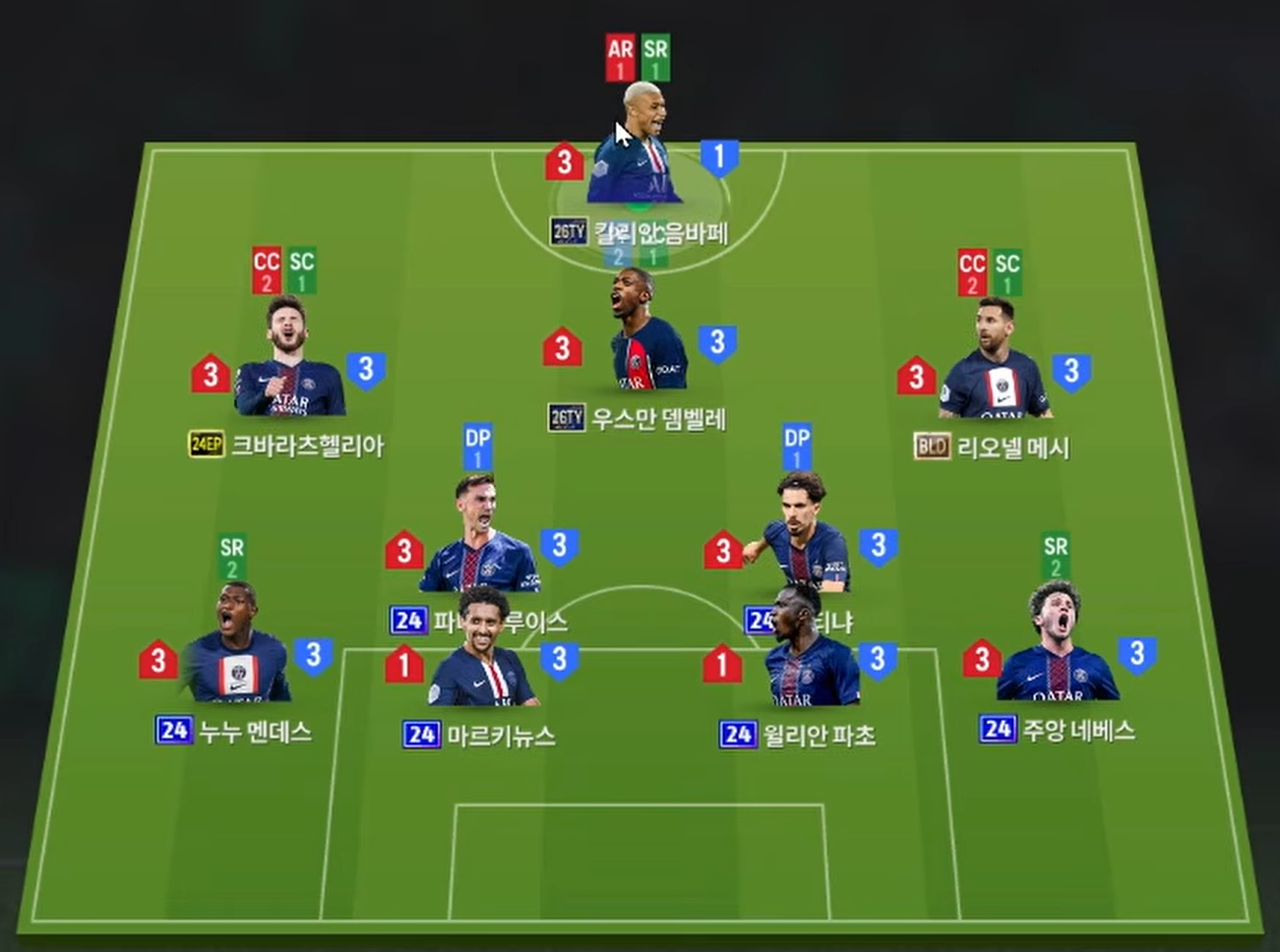Viewport: 1280px width, 952px height.
Task: Choose right back 주앙 네베스
Action: [1056, 654]
